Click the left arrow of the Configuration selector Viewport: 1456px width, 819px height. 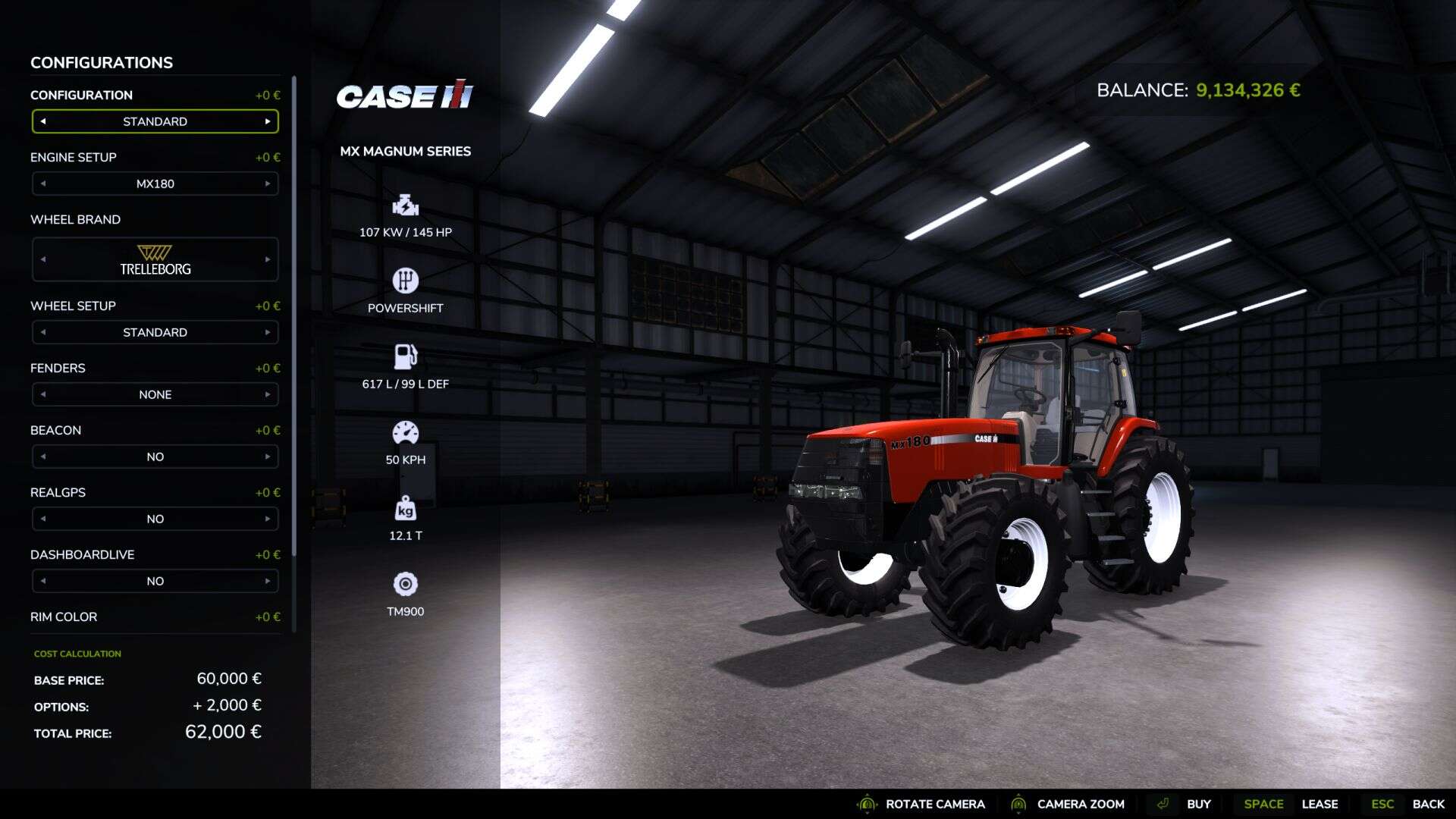pos(43,121)
